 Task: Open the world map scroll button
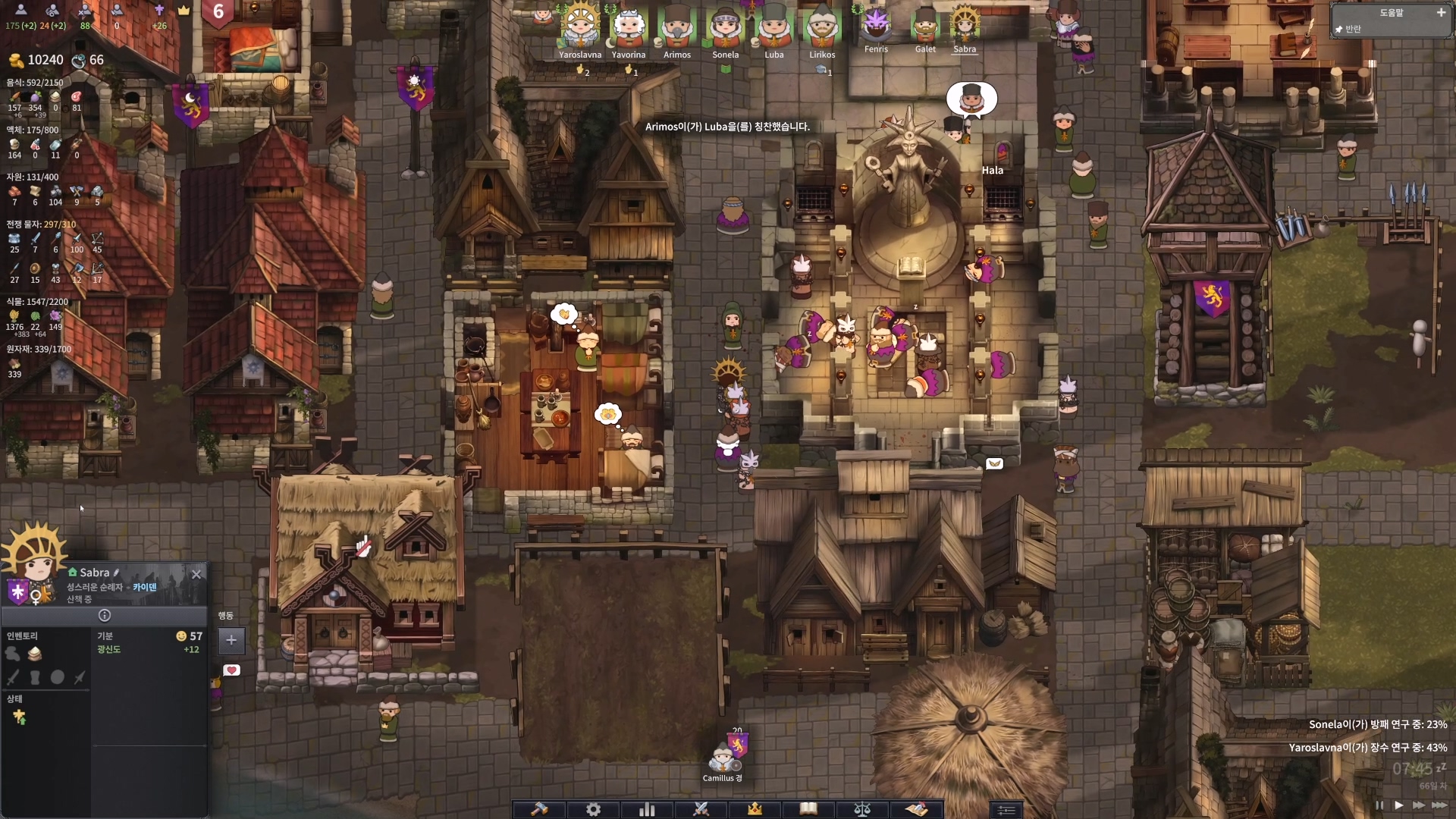click(916, 809)
